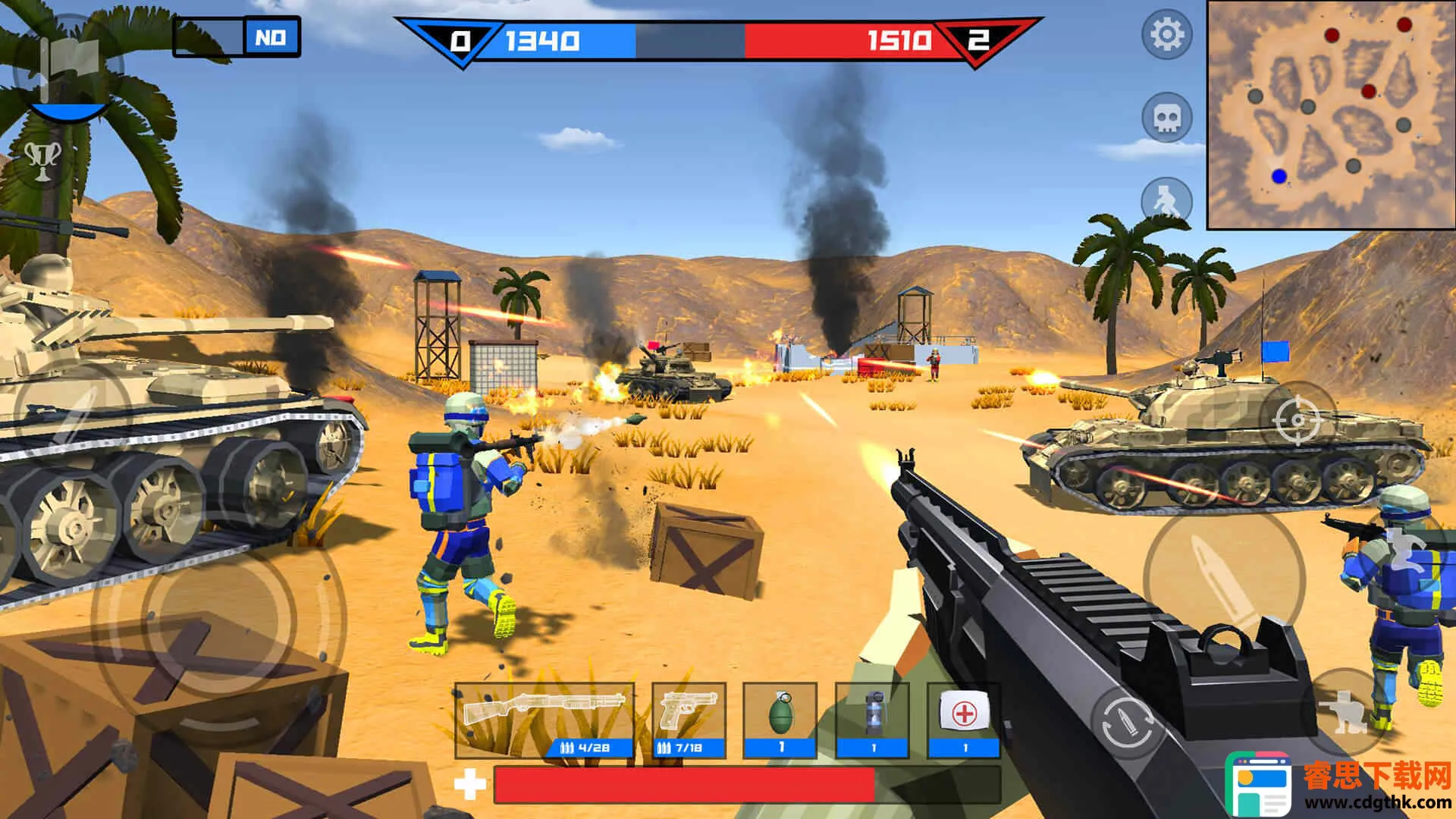1456x819 pixels.
Task: Switch to the pistol slot
Action: (689, 720)
